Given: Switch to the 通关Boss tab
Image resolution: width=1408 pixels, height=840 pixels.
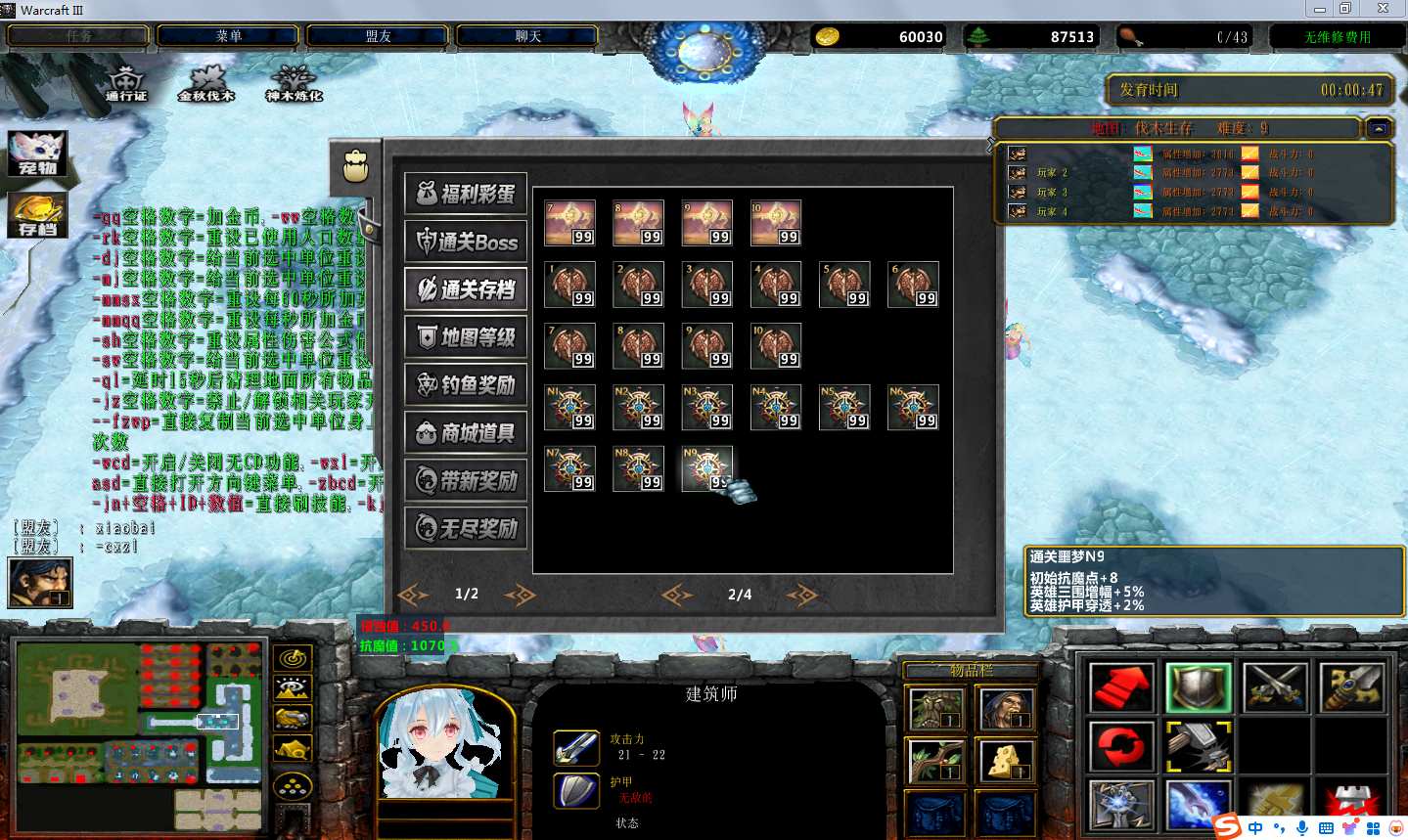Looking at the screenshot, I should (466, 242).
